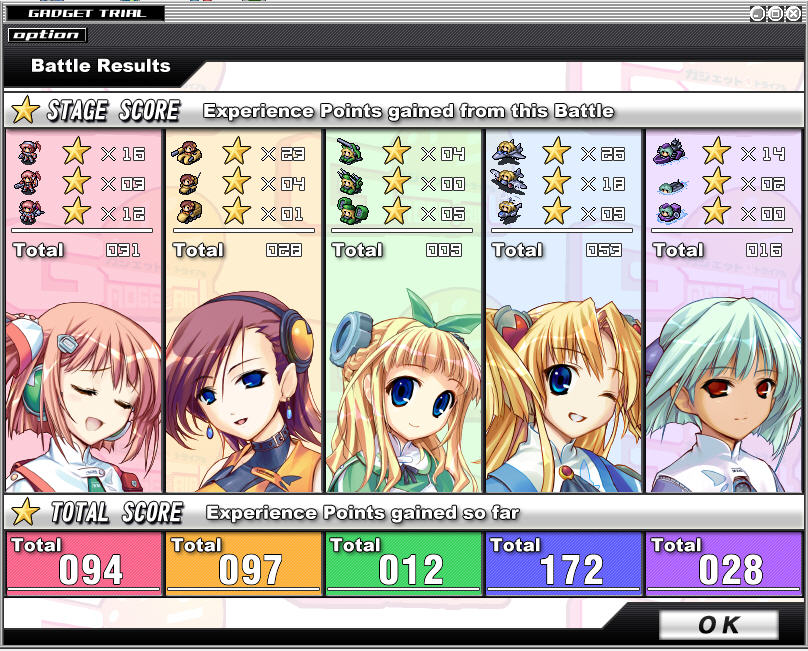Minimize the game window
Screen dimensions: 808x651
pos(757,13)
